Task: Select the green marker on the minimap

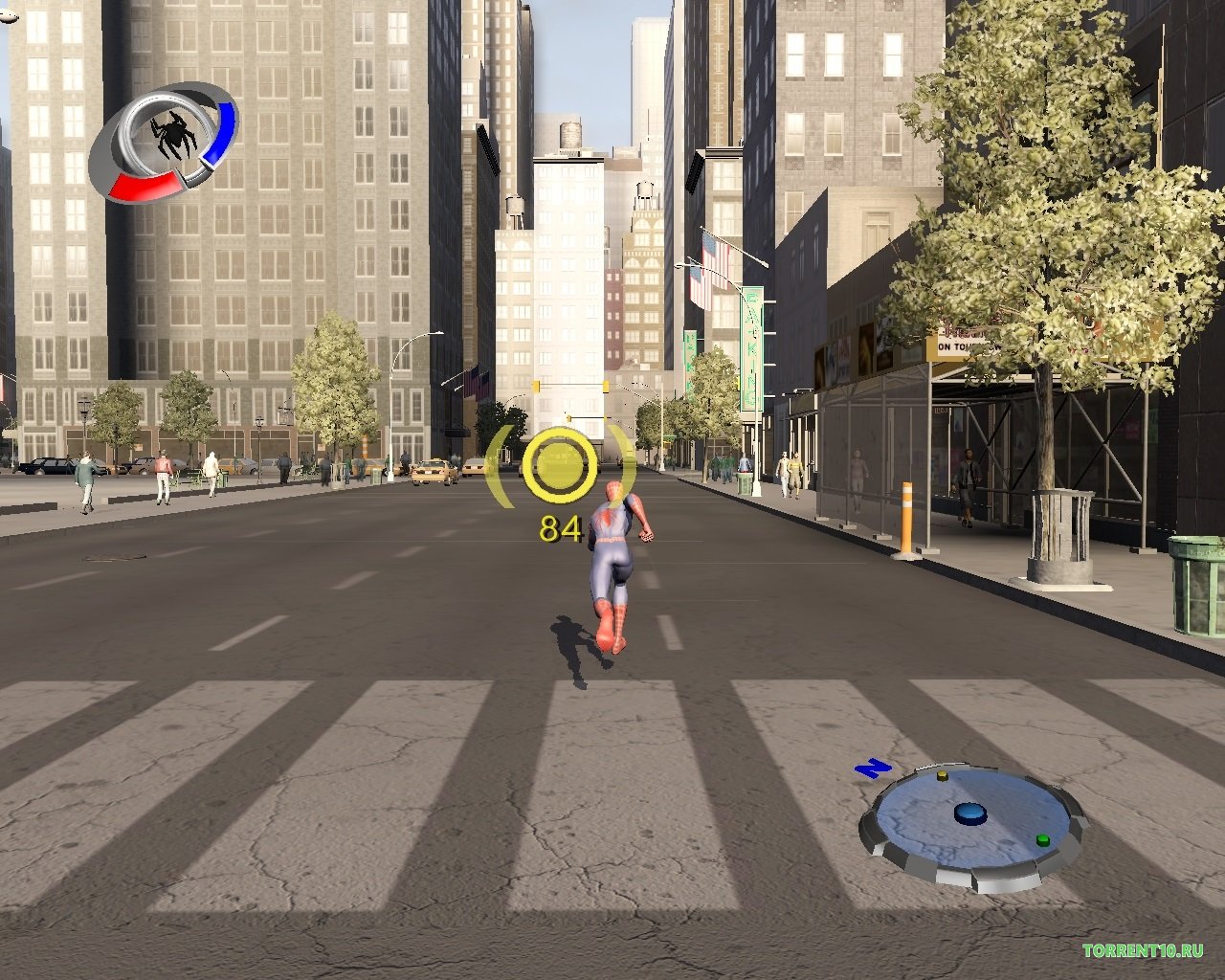Action: coord(1042,840)
